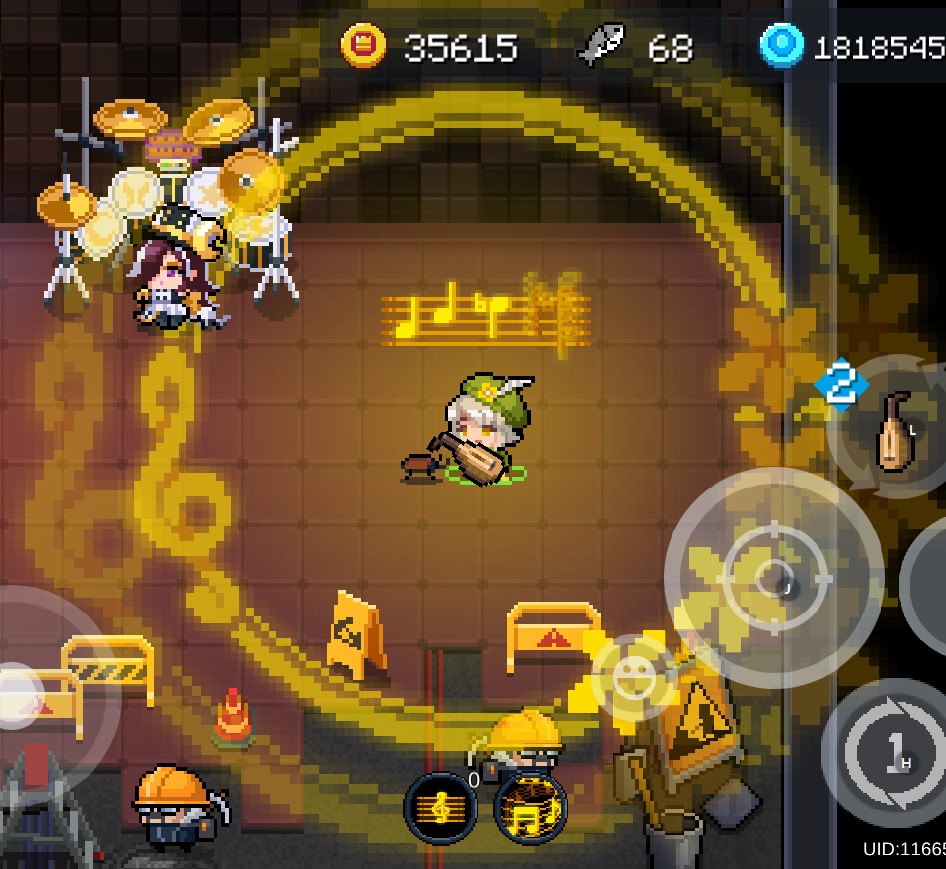Select the treble clef staff buff icon
946x869 pixels.
coord(440,808)
